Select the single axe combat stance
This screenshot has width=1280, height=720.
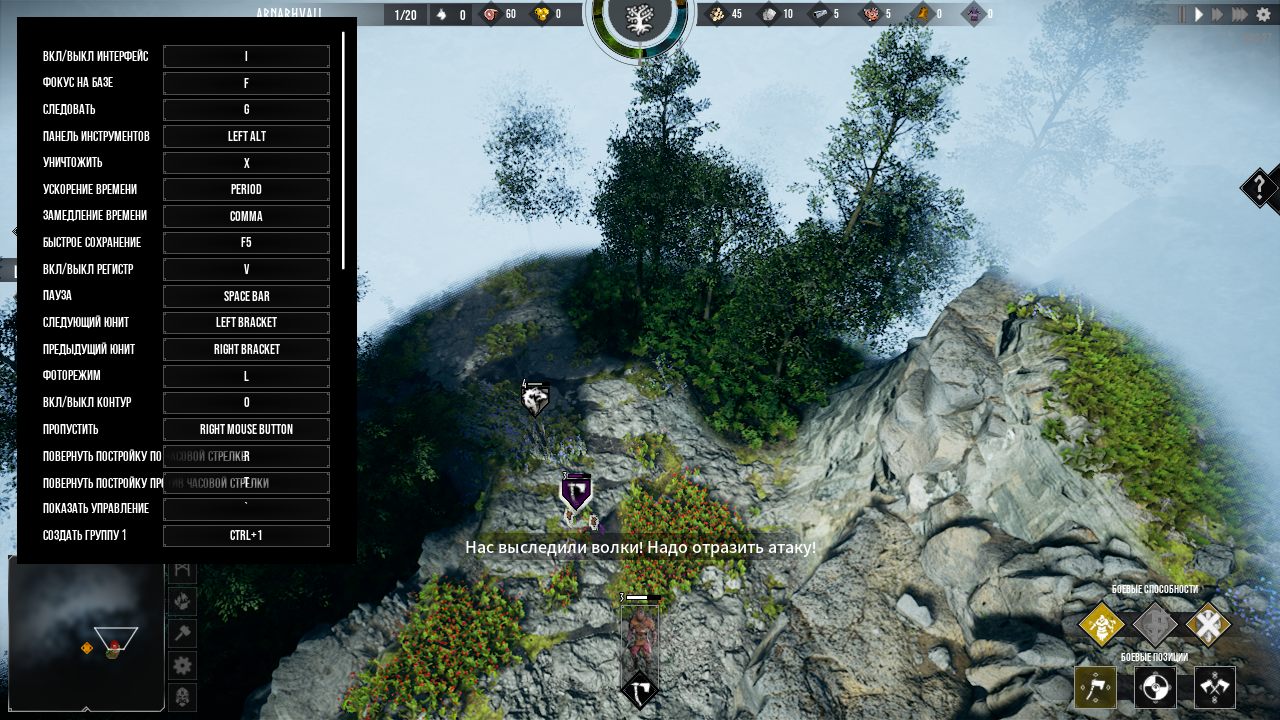click(1095, 687)
